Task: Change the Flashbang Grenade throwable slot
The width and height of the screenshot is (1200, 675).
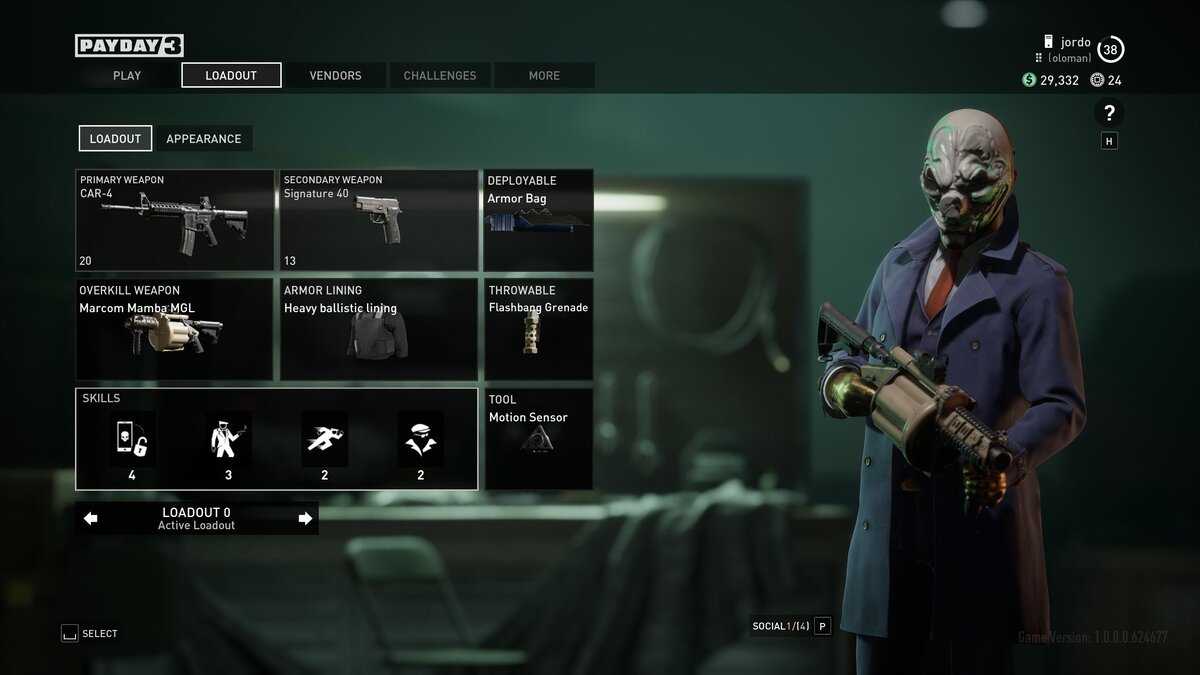Action: tap(538, 330)
